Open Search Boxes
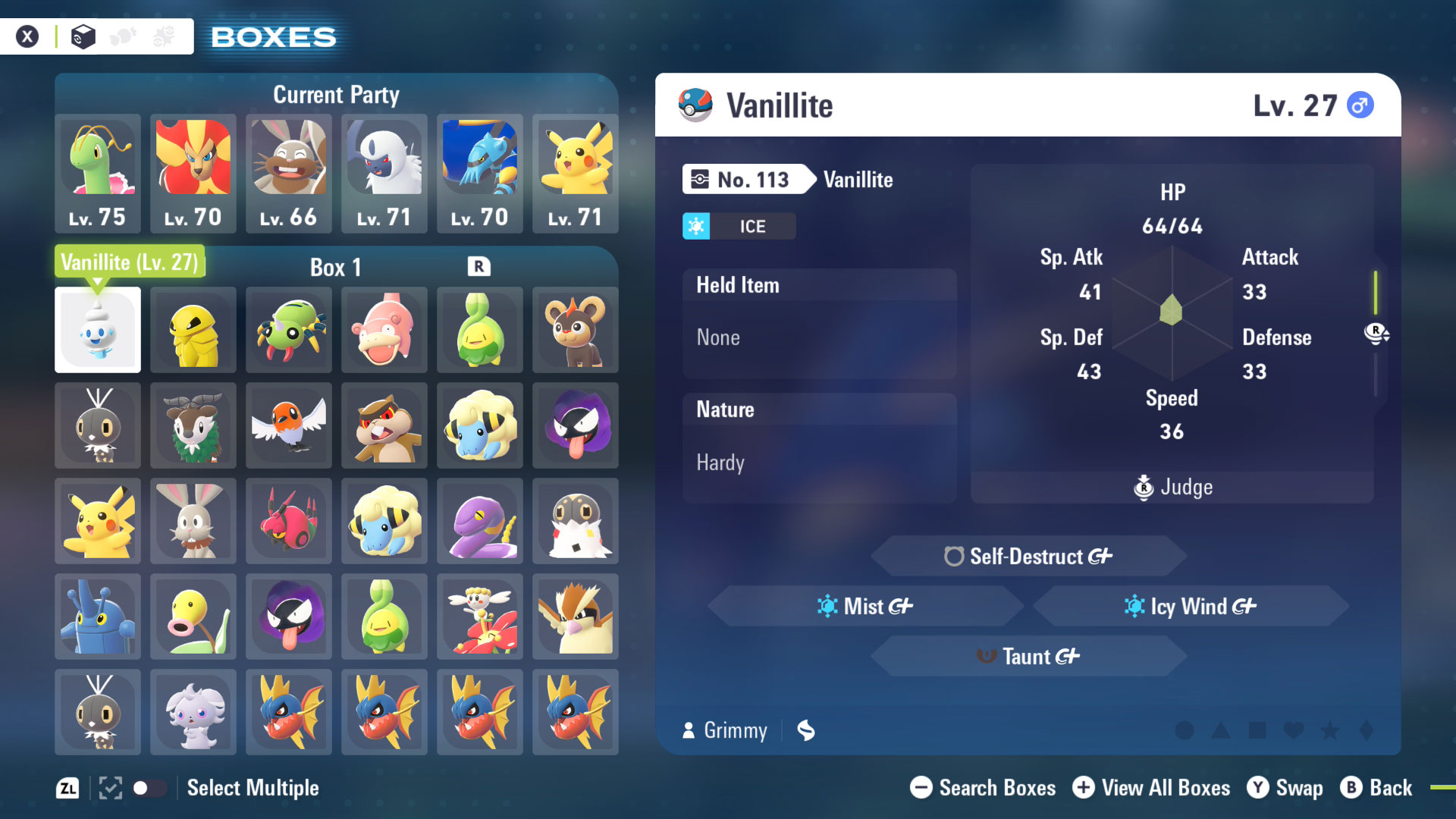 pyautogui.click(x=983, y=788)
